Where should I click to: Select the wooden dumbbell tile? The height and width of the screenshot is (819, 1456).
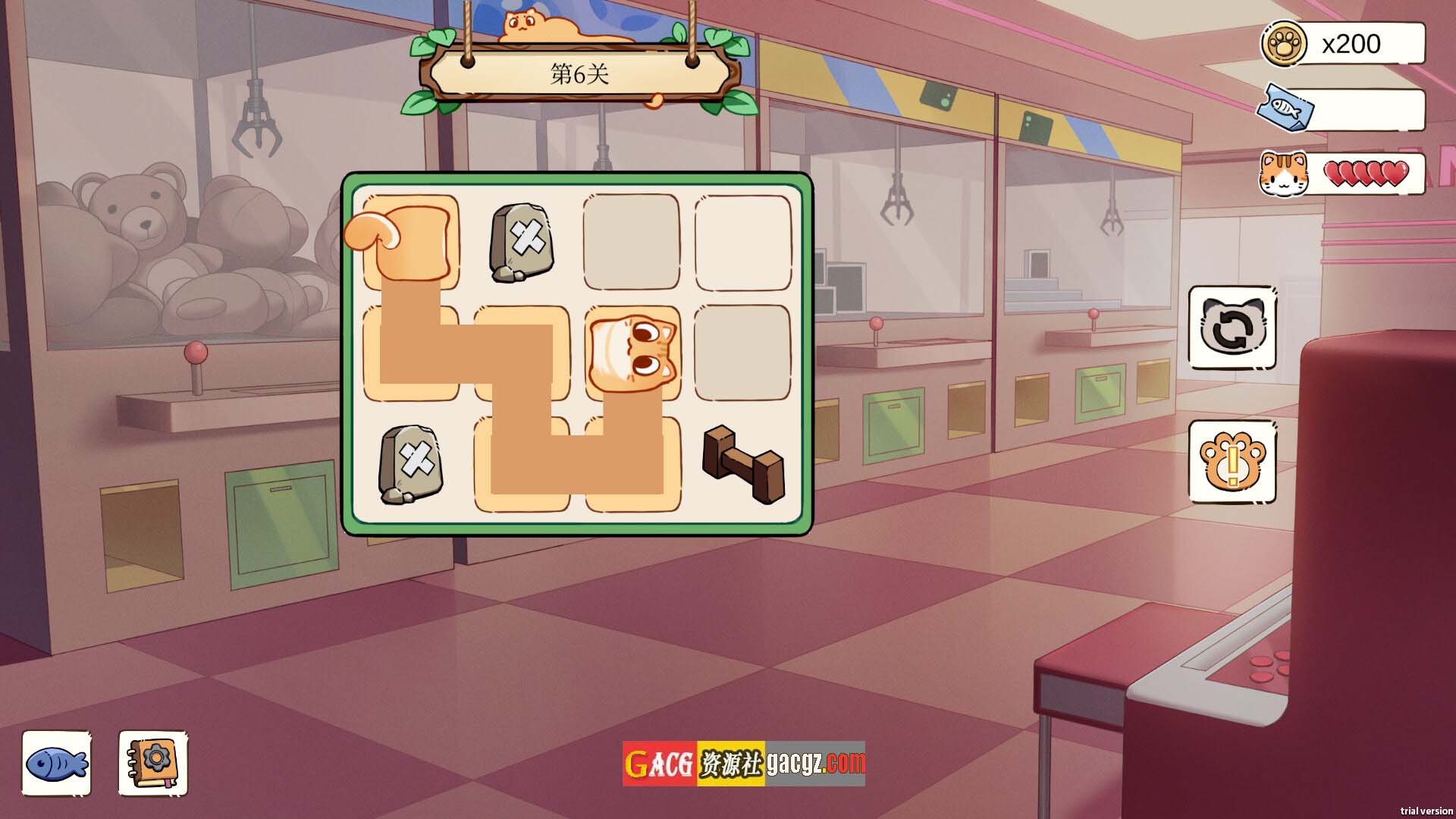(x=742, y=463)
